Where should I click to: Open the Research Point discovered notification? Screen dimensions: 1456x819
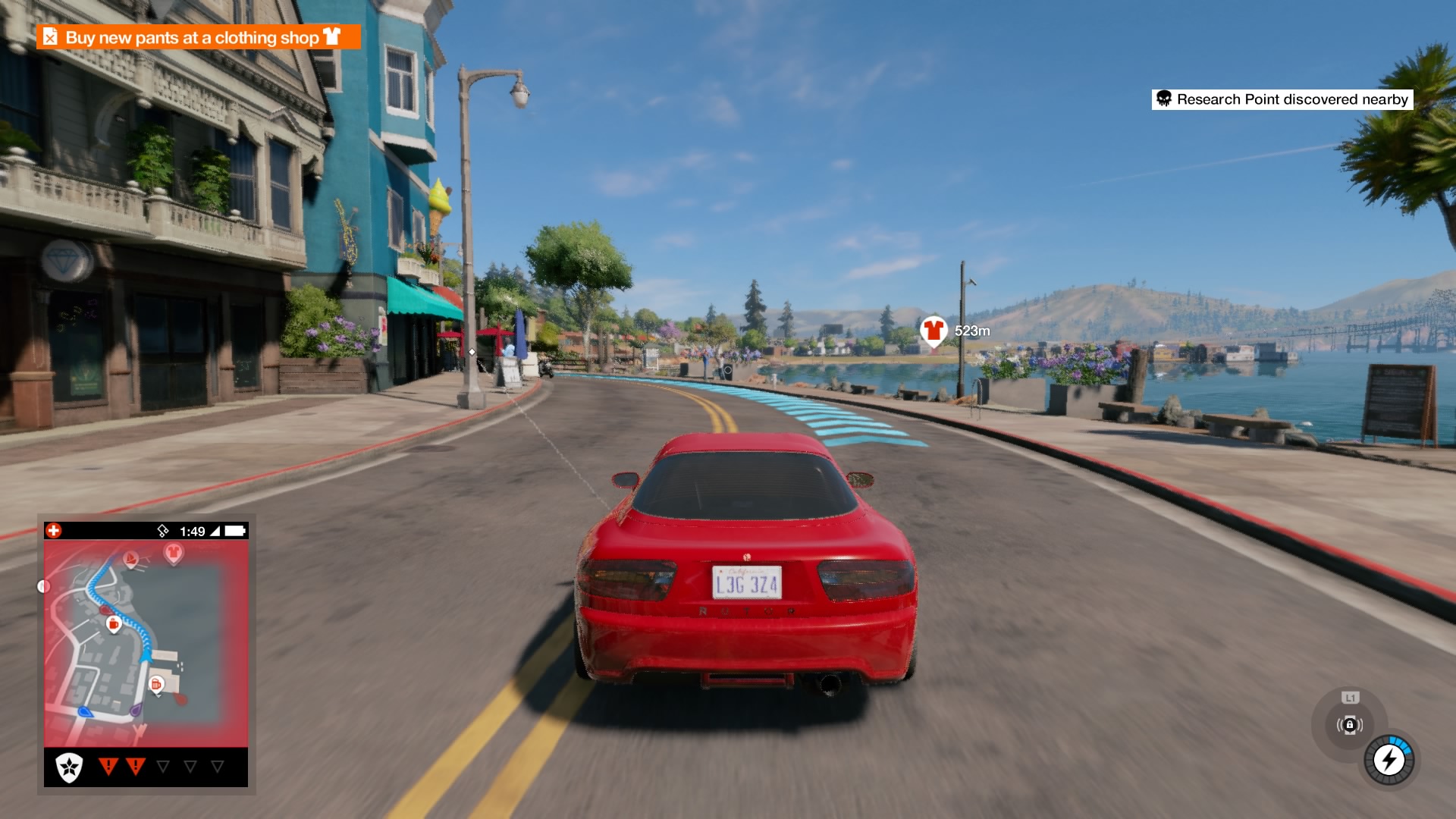click(1282, 99)
